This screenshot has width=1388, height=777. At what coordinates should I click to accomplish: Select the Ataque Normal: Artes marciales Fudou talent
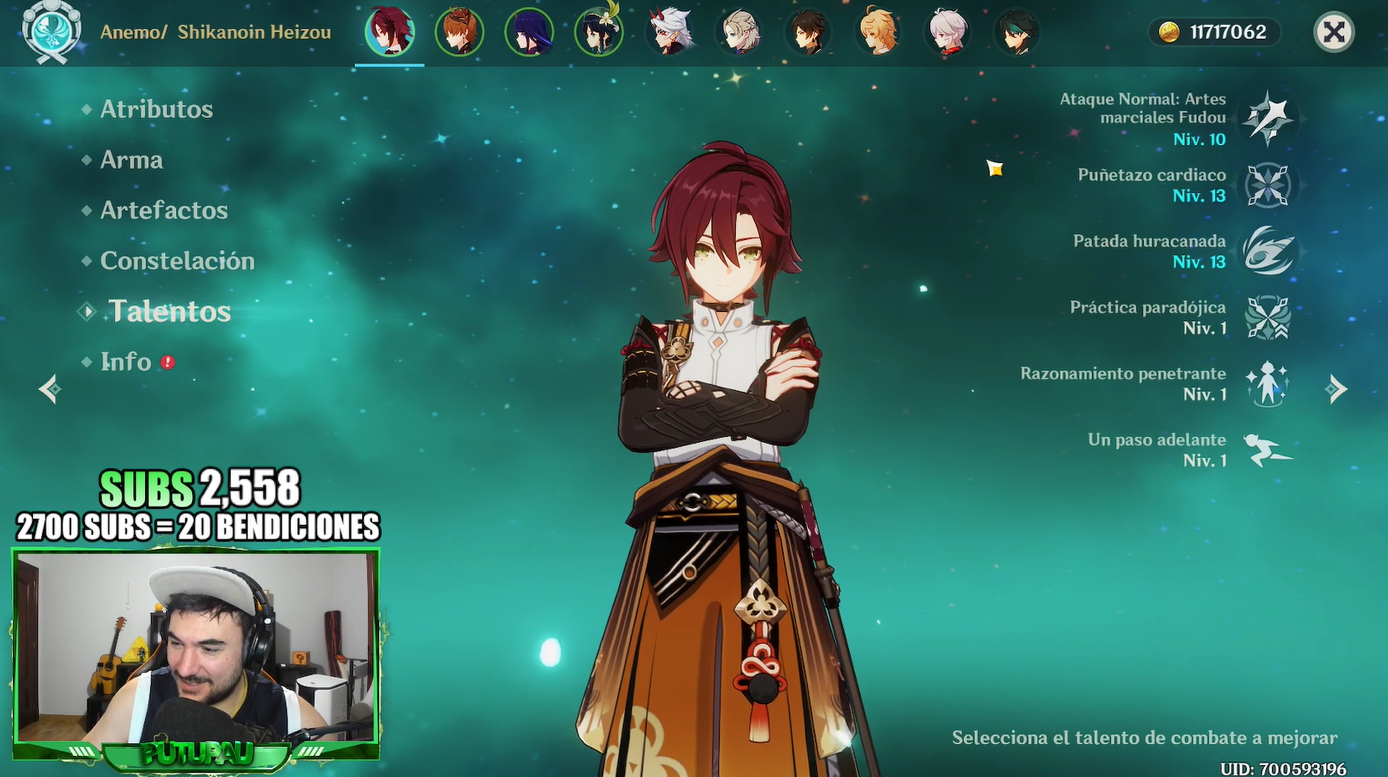pos(1268,119)
